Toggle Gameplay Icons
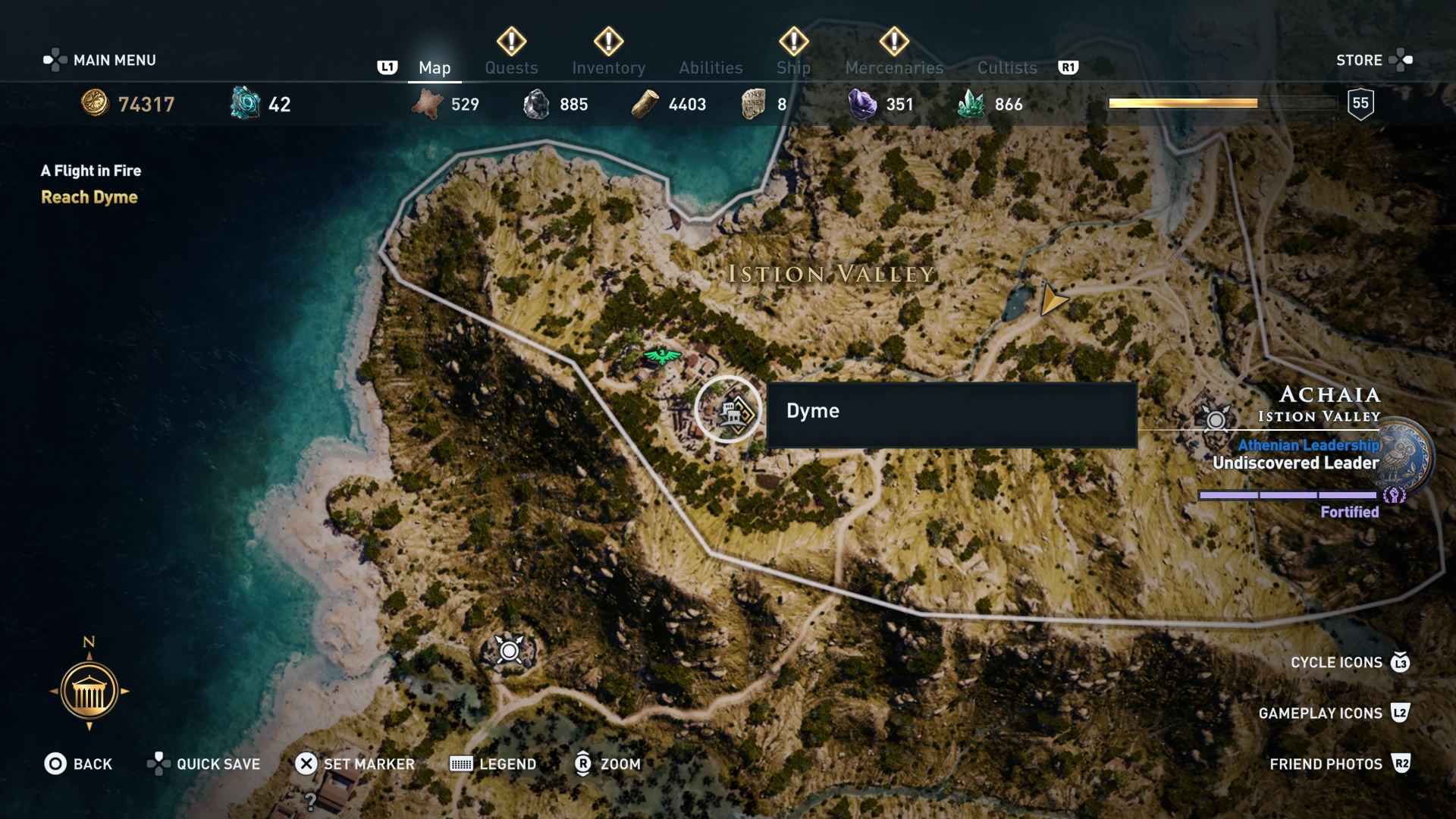 click(1323, 713)
